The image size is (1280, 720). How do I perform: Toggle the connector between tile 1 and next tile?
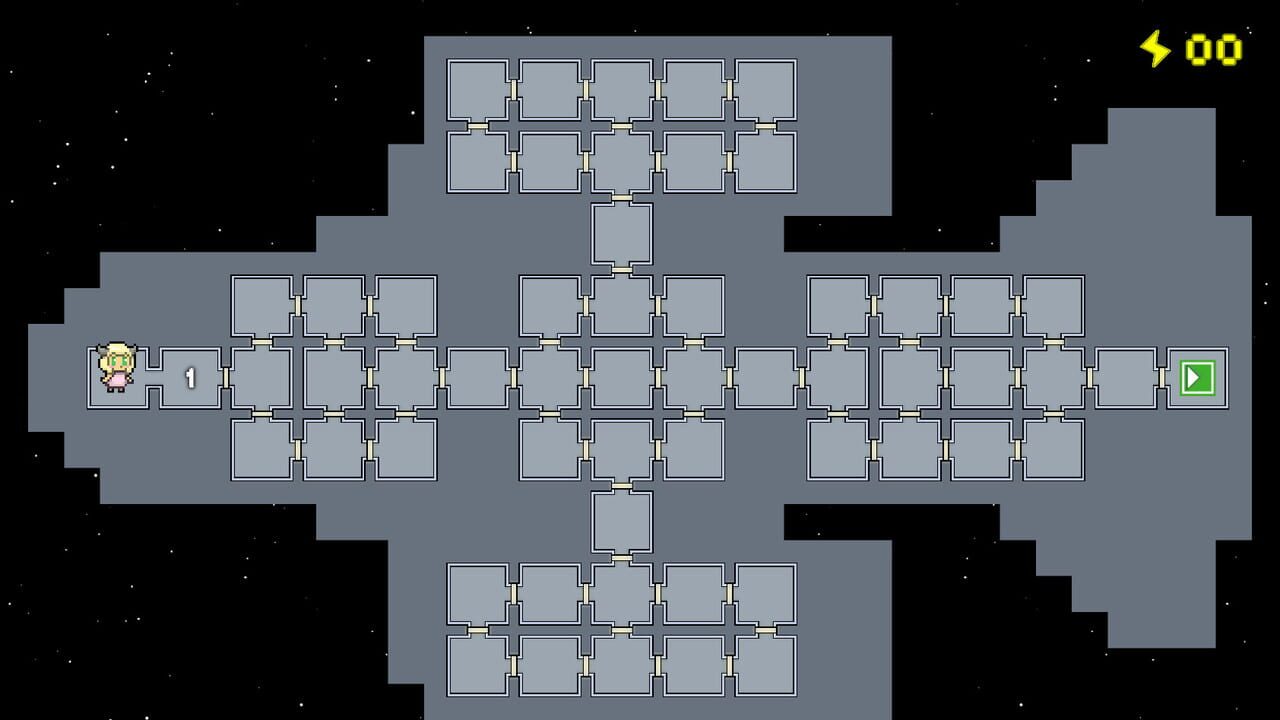click(226, 378)
